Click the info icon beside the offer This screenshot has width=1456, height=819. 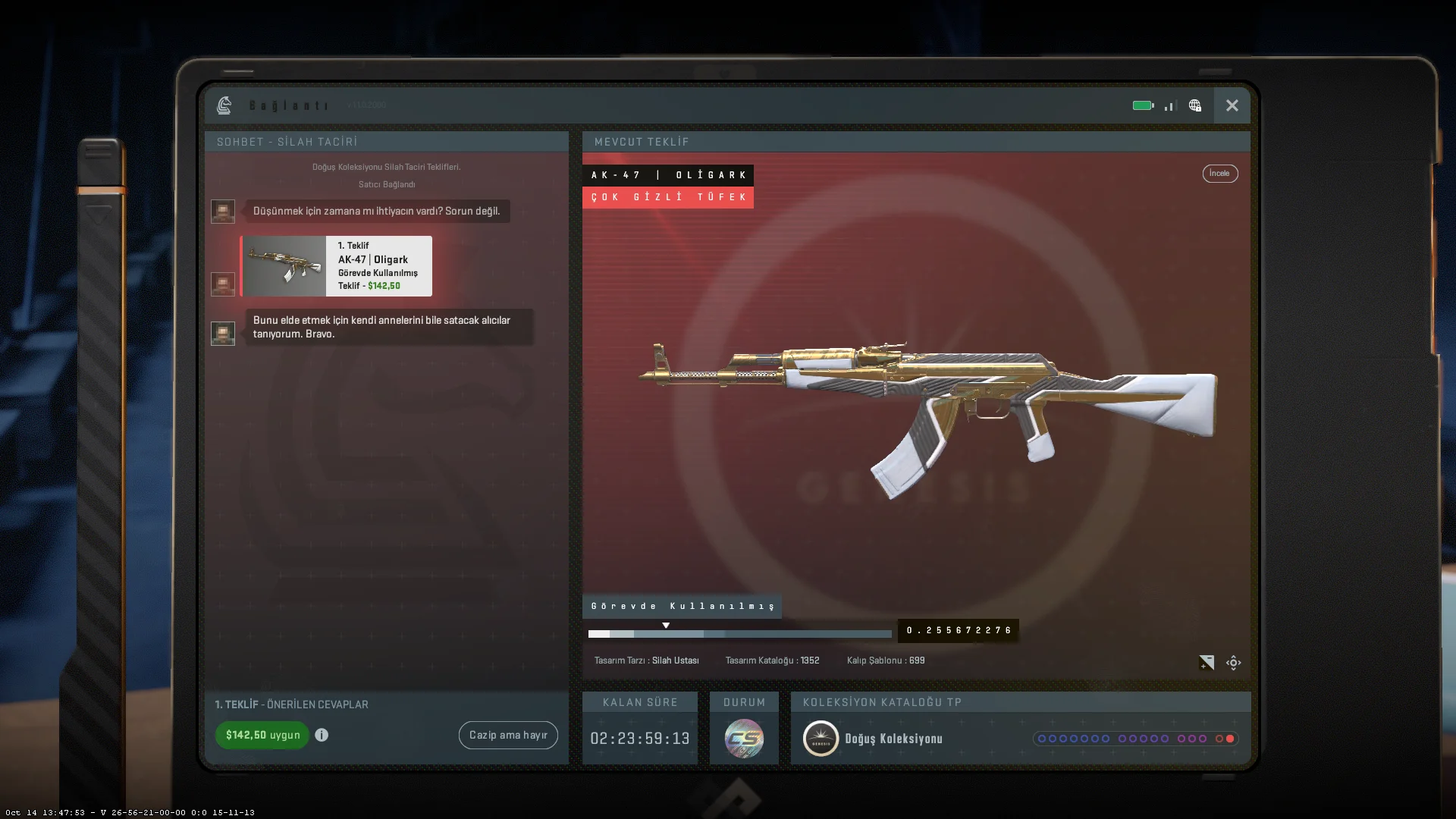coord(322,735)
